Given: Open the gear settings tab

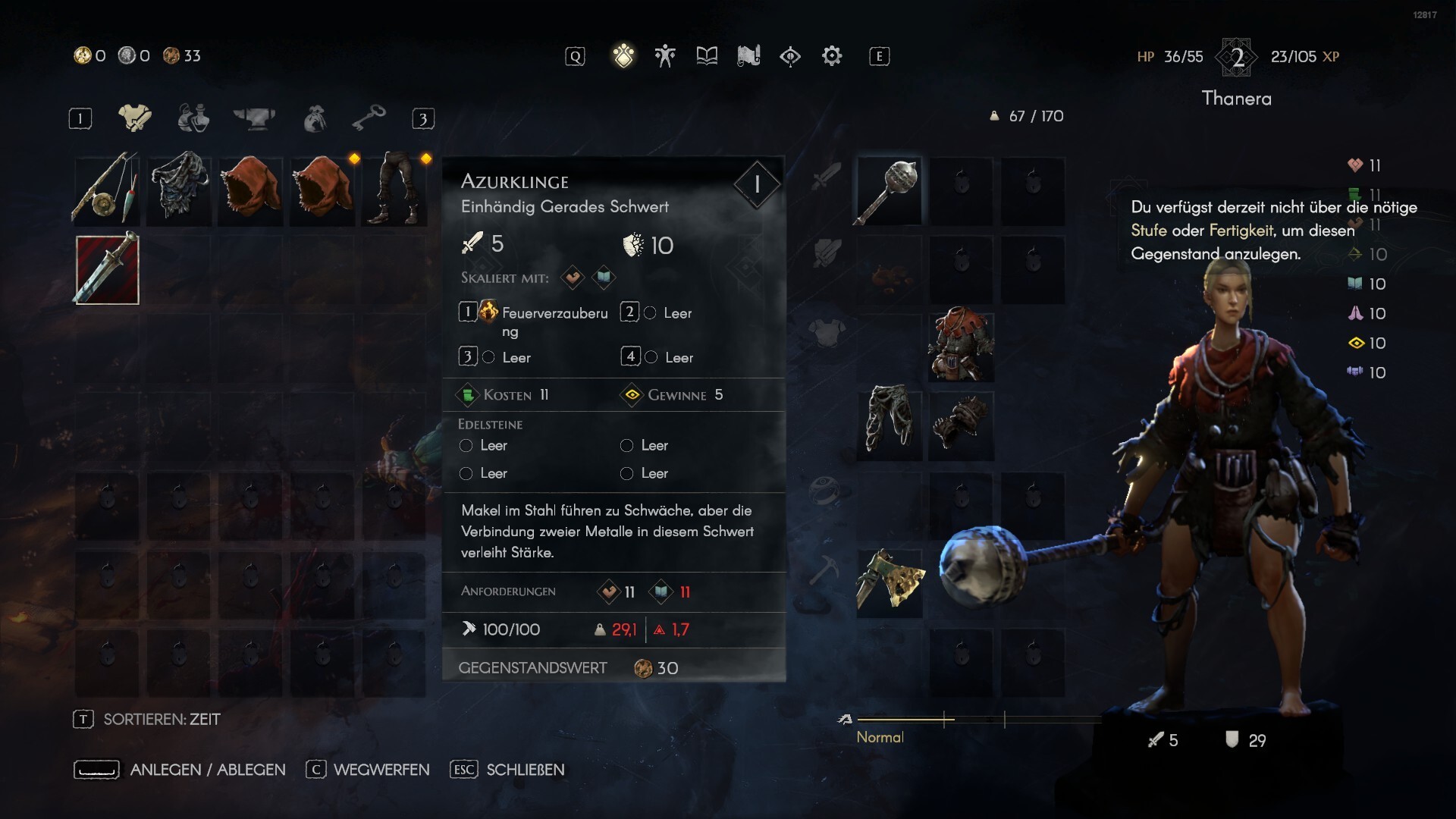Looking at the screenshot, I should point(832,56).
